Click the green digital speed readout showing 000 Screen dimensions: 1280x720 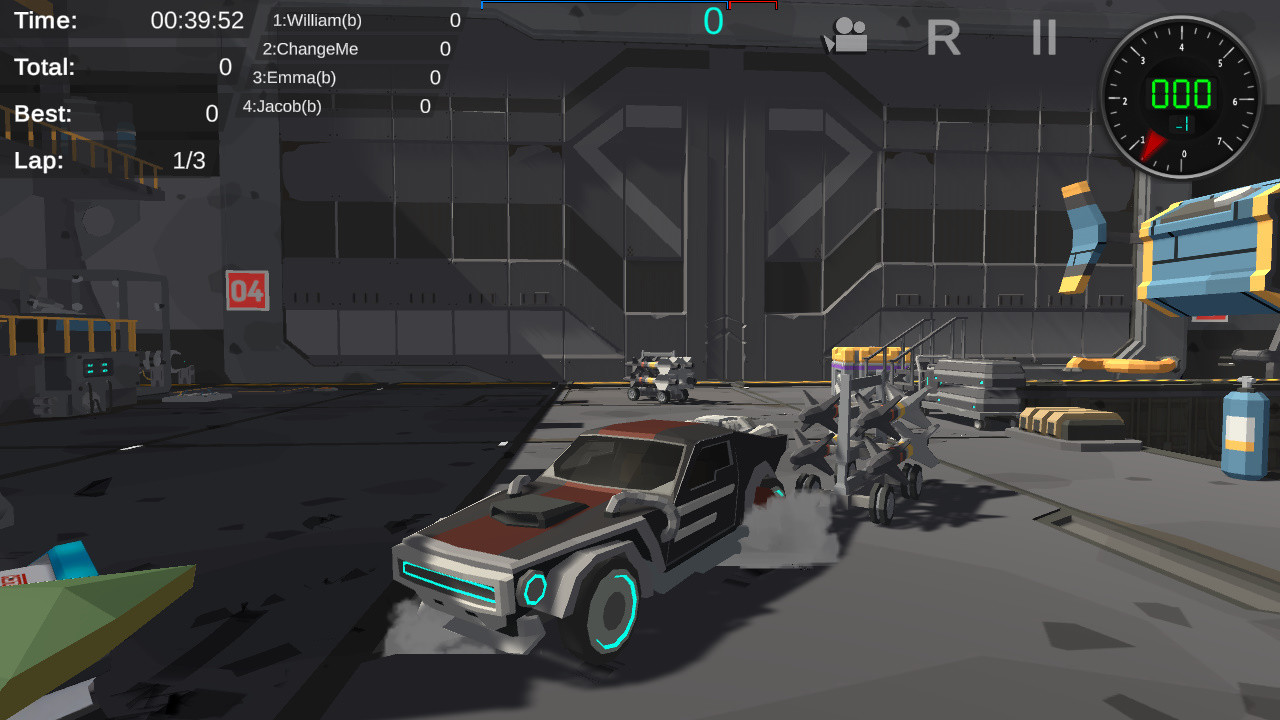(1181, 93)
